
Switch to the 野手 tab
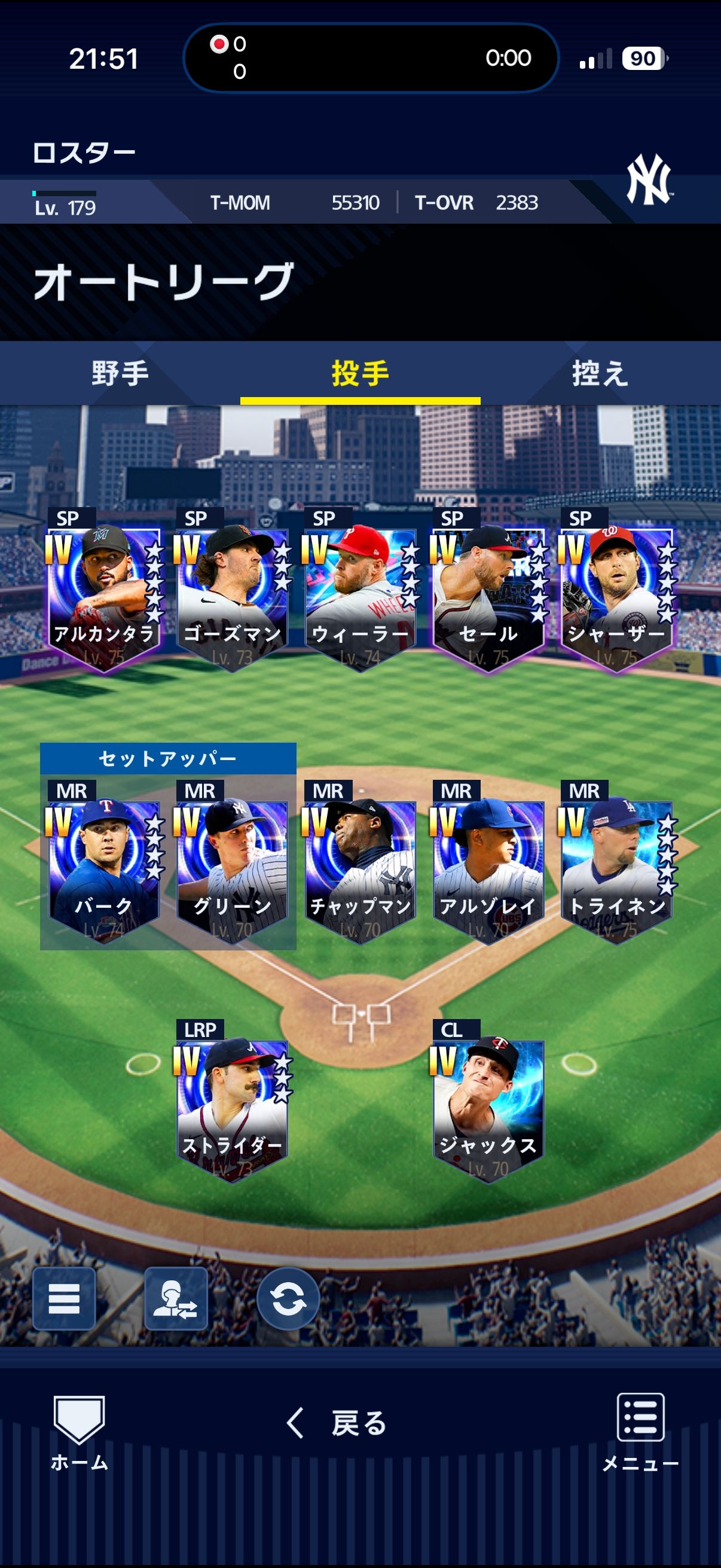pyautogui.click(x=120, y=373)
